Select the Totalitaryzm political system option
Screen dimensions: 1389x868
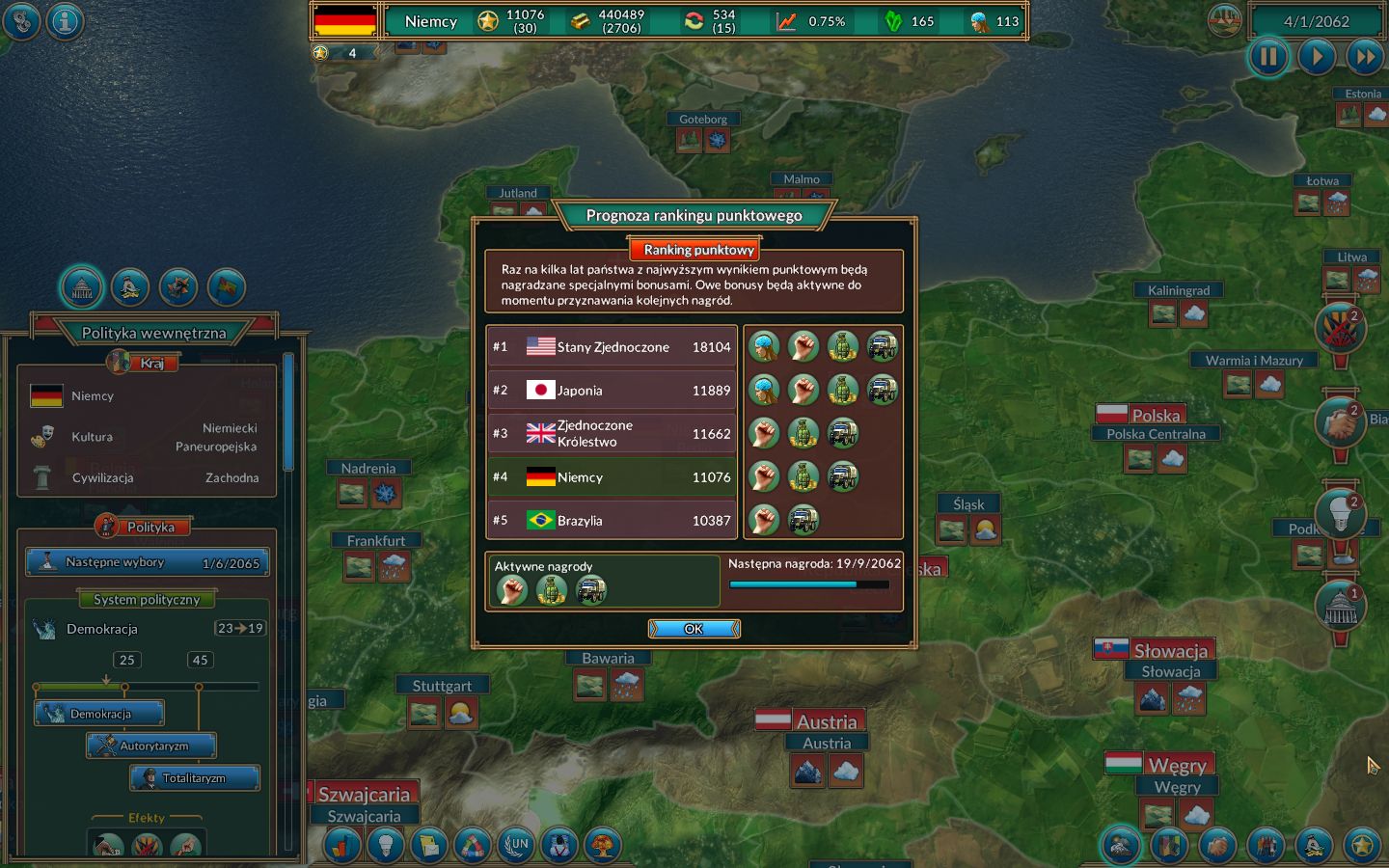pyautogui.click(x=195, y=778)
